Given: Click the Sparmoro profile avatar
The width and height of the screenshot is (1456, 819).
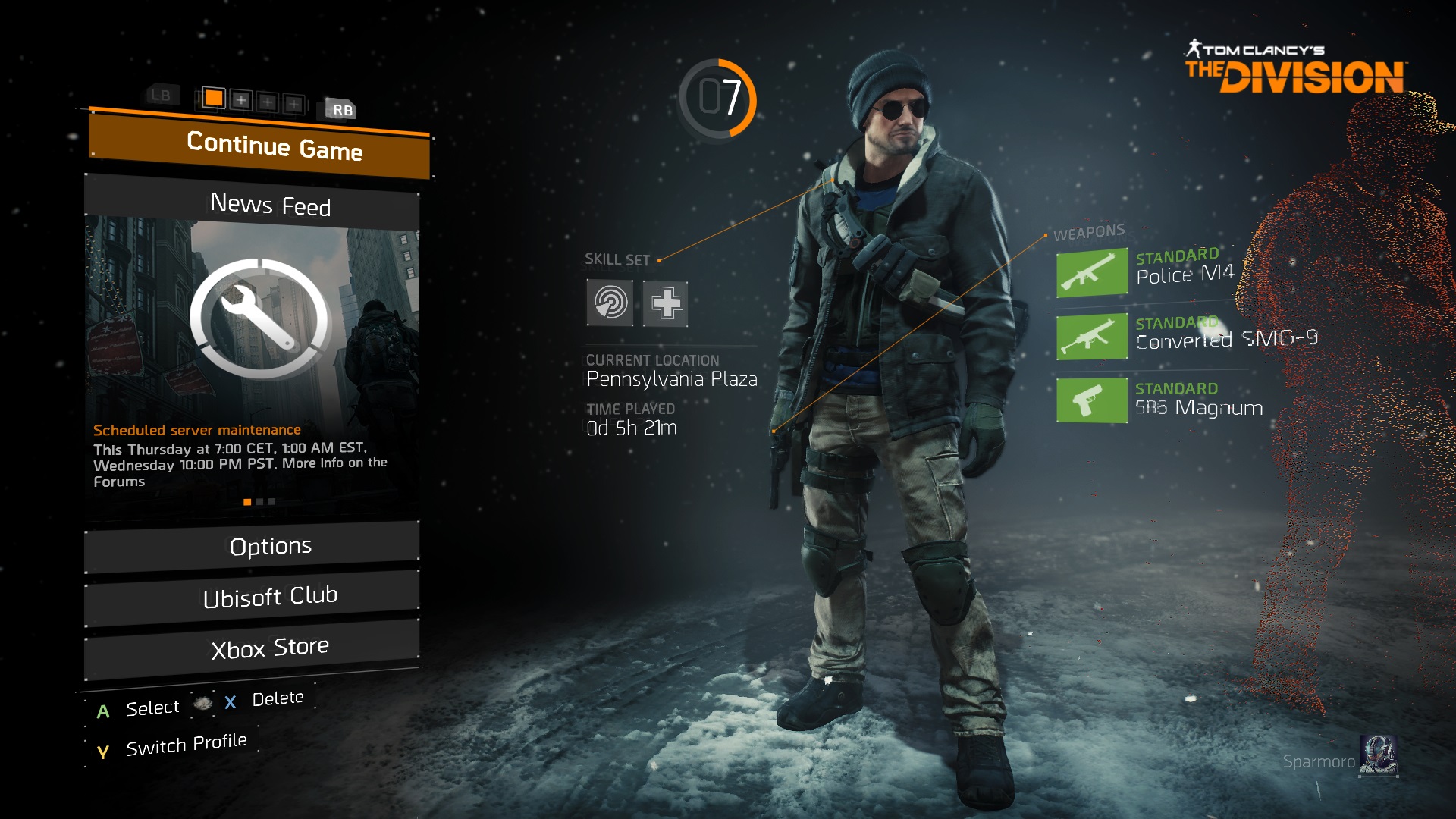Looking at the screenshot, I should (1378, 756).
